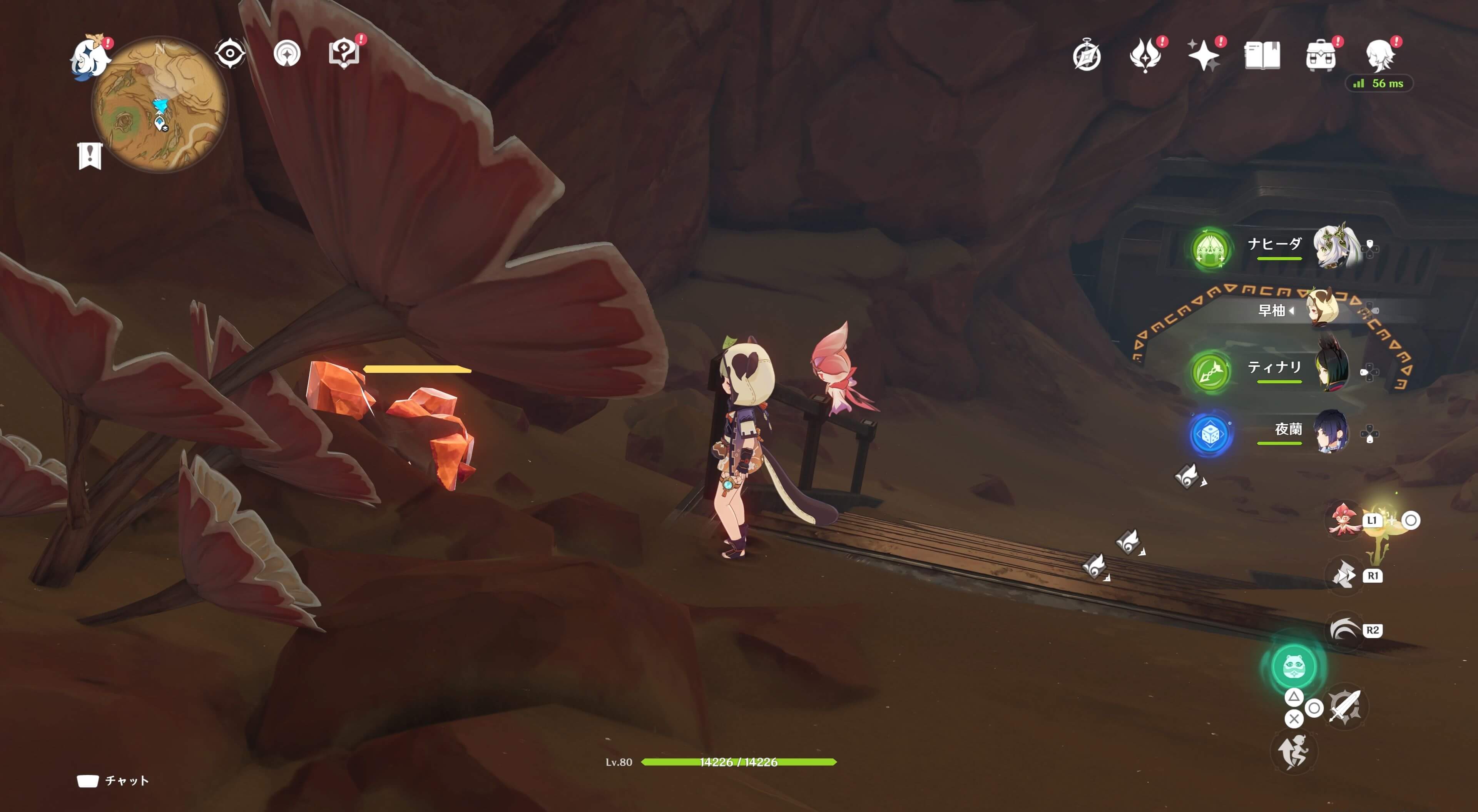This screenshot has width=1478, height=812.
Task: Open the book Archive icon
Action: [1262, 56]
